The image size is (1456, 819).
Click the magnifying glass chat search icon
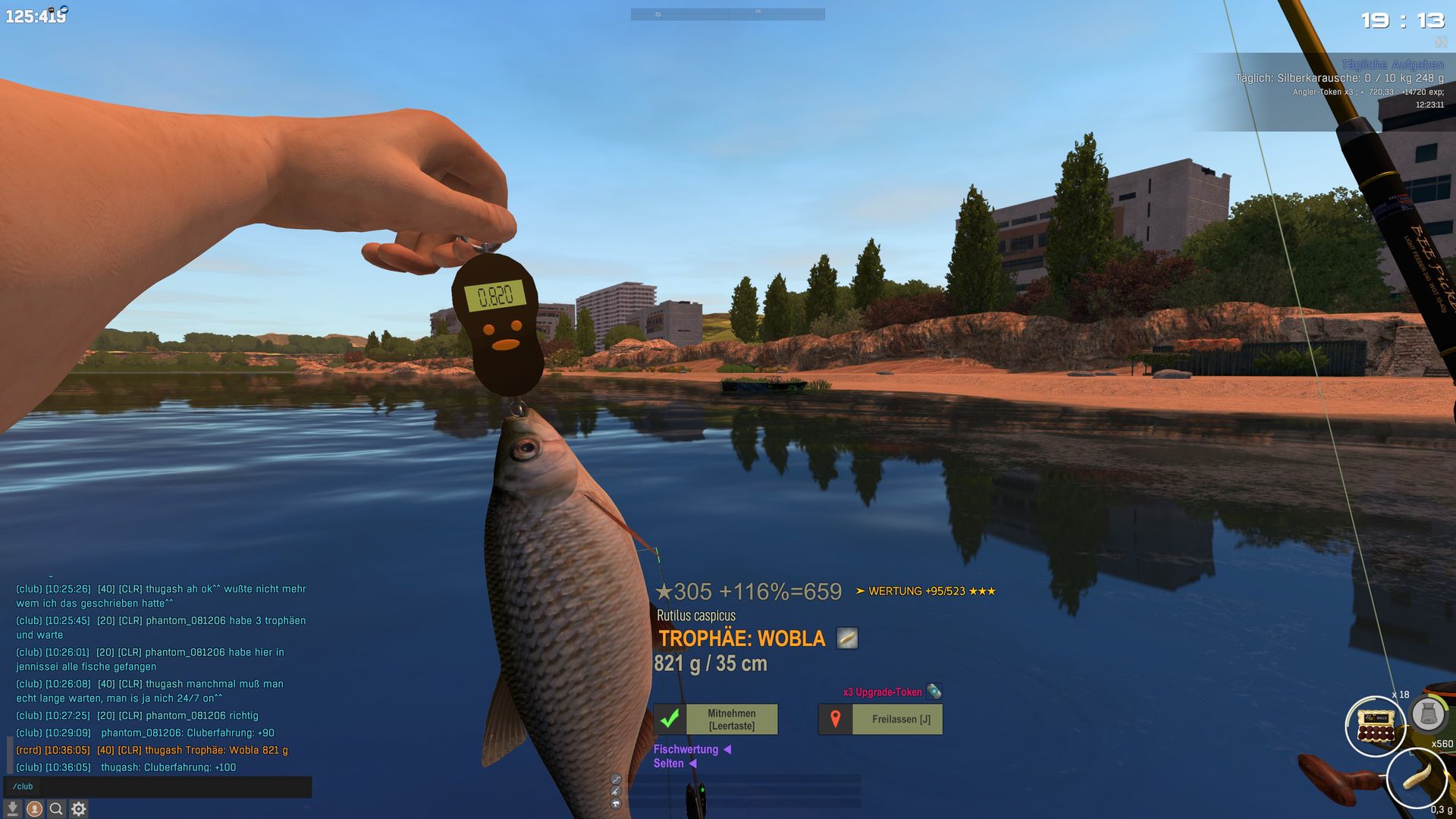56,809
